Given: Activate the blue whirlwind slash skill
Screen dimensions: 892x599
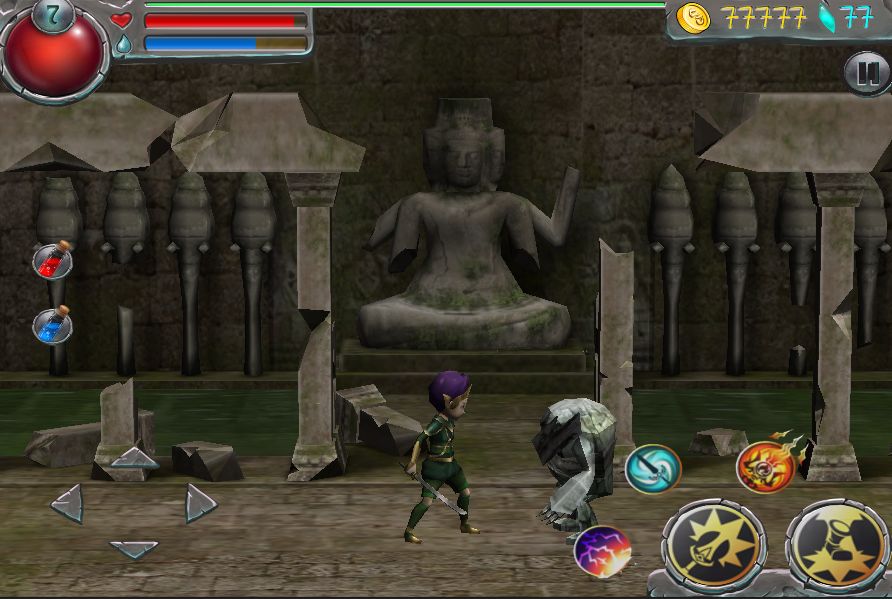Looking at the screenshot, I should (653, 468).
